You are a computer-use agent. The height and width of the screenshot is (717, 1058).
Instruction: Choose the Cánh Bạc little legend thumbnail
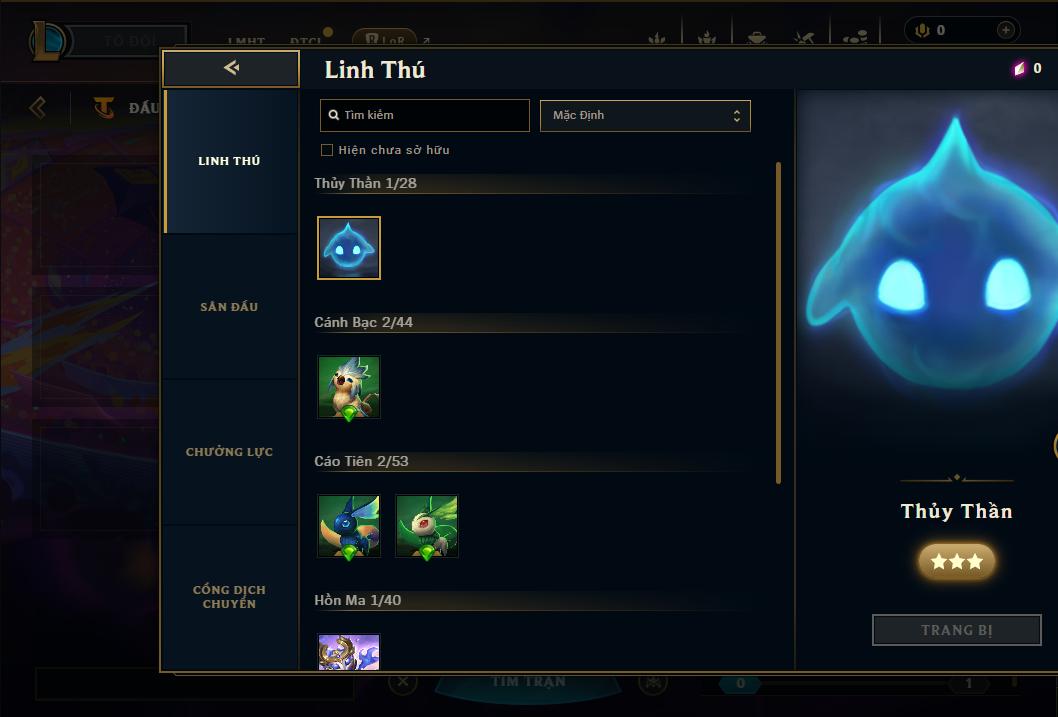349,387
